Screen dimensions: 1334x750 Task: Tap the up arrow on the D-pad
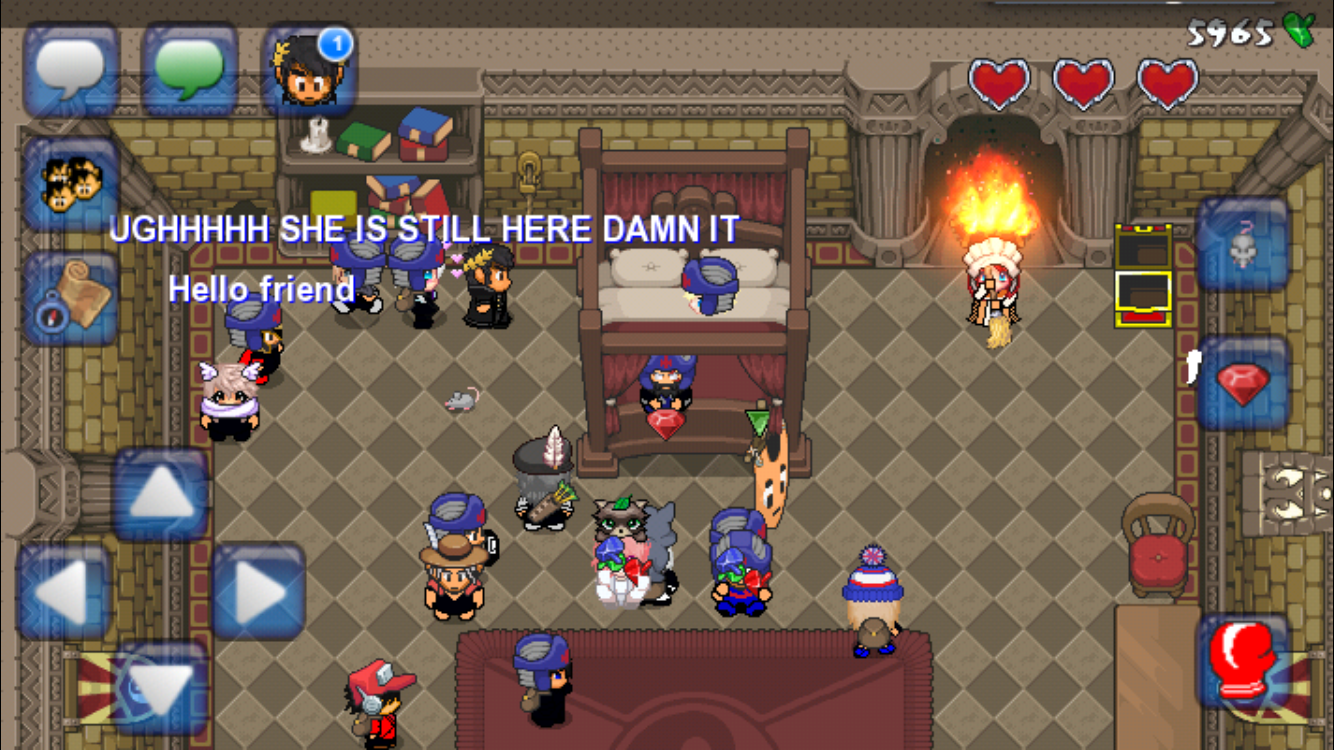(160, 495)
